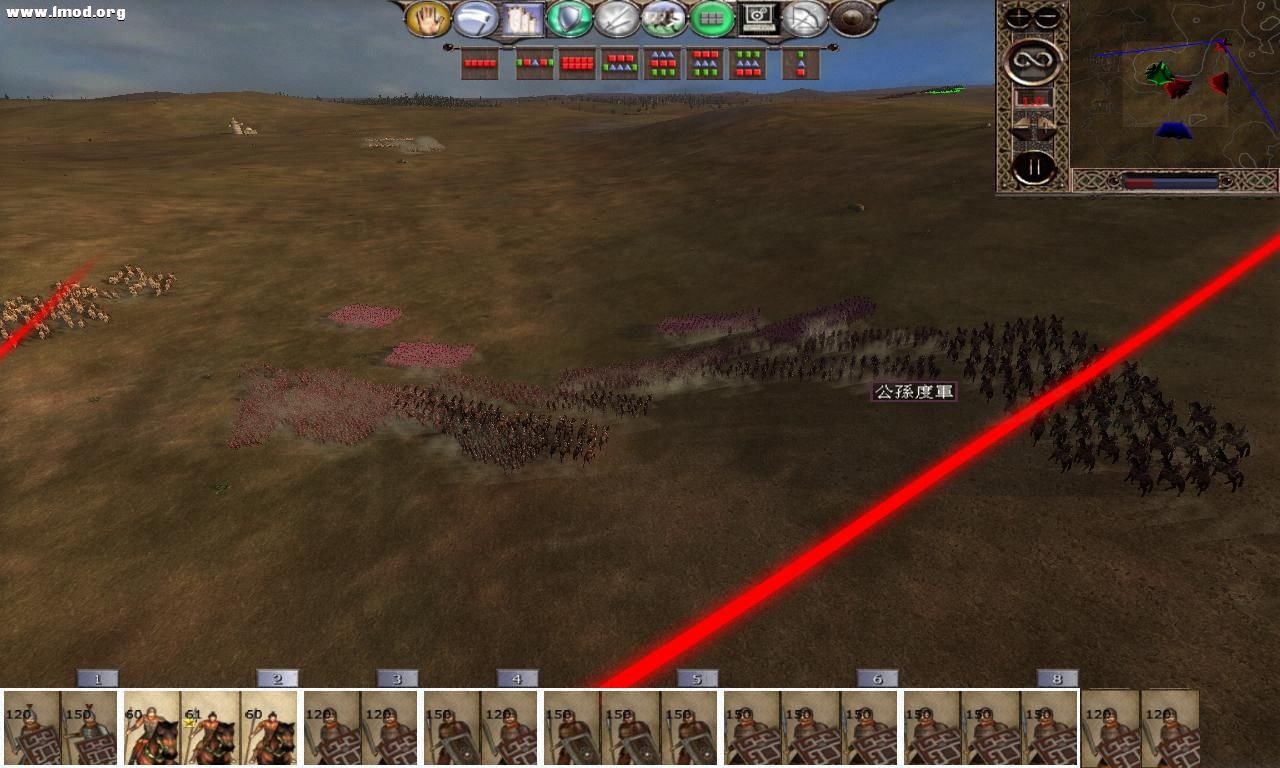The height and width of the screenshot is (768, 1280).
Task: Zoom out the minimap with the minus button
Action: pos(1045,17)
